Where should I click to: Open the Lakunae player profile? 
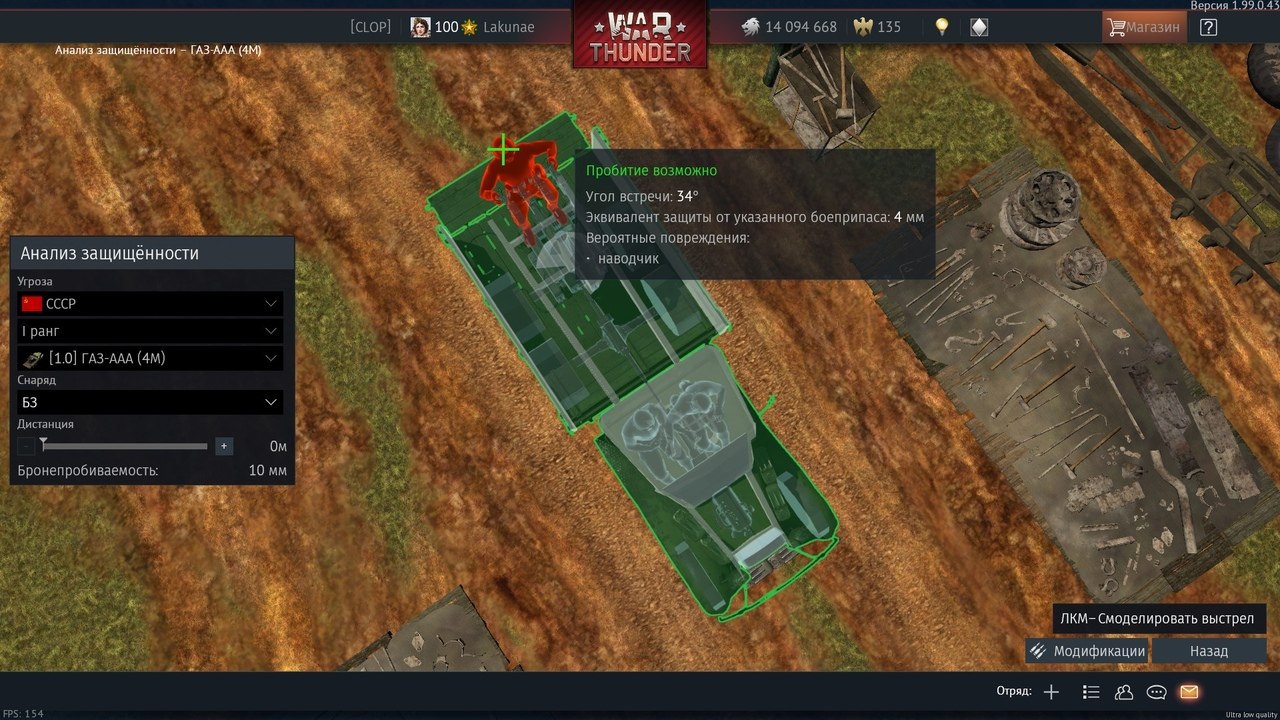(508, 27)
